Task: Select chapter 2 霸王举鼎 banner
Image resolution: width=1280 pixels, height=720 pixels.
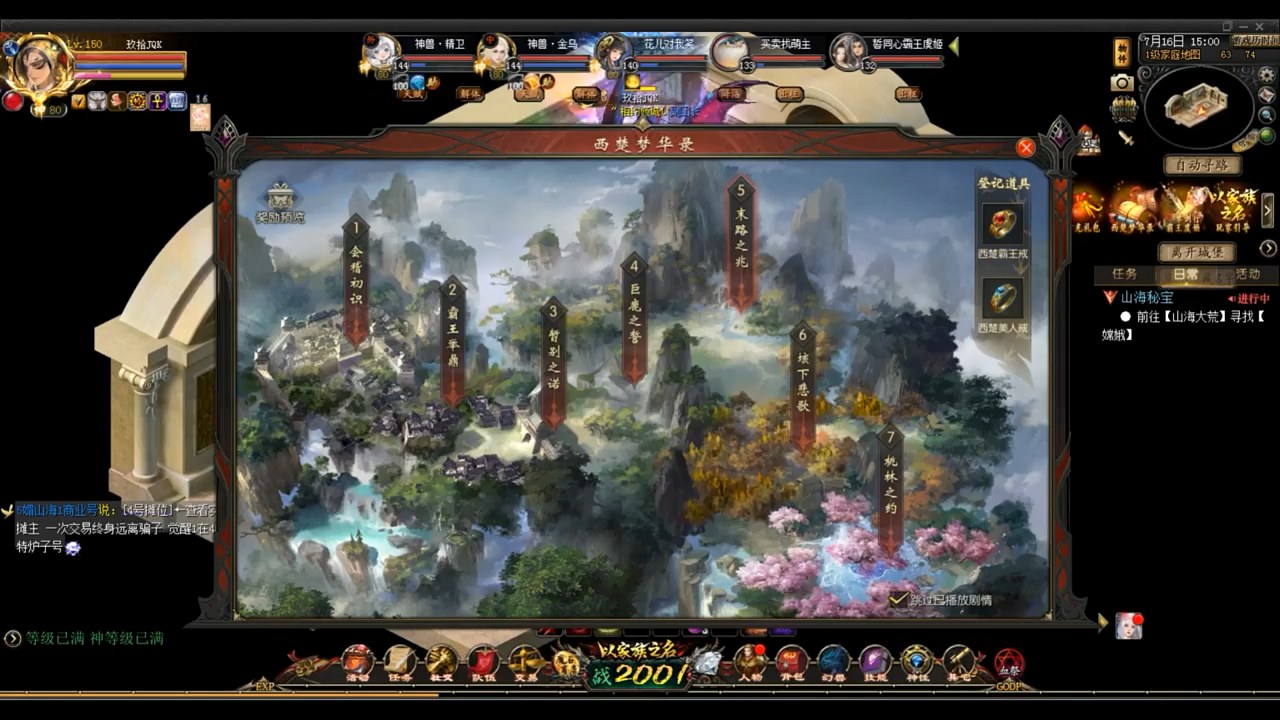Action: pos(453,336)
